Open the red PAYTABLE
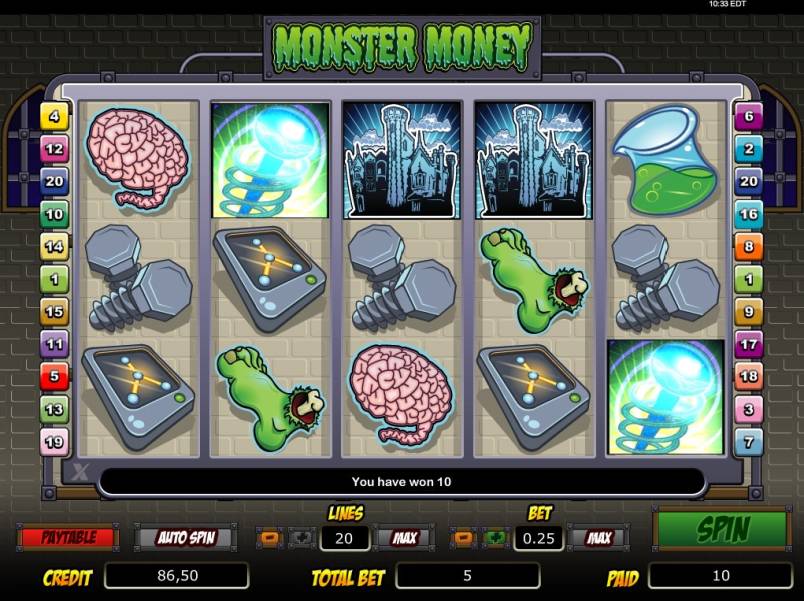This screenshot has height=601, width=804. point(68,537)
